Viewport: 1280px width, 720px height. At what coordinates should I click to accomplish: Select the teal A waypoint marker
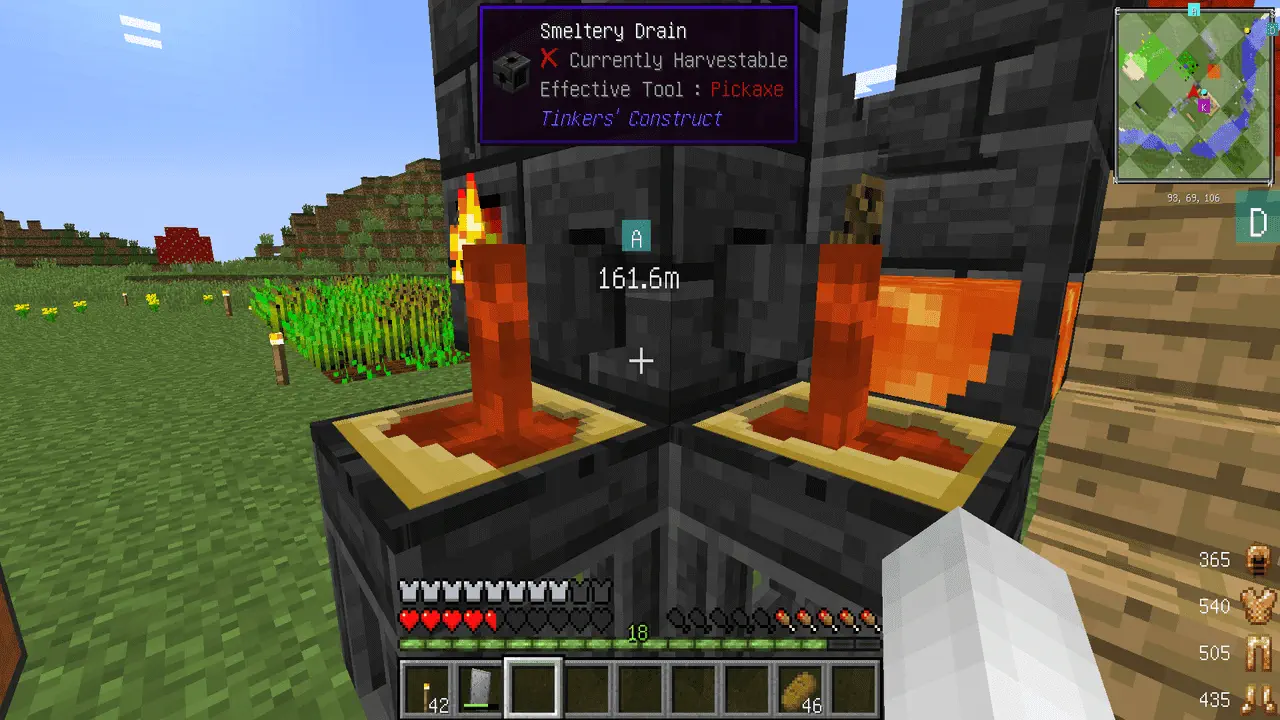636,237
